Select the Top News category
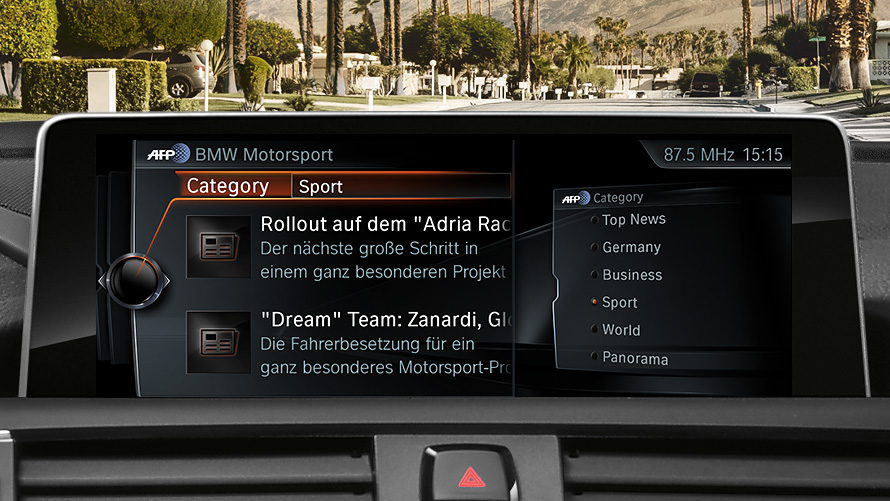 (633, 220)
